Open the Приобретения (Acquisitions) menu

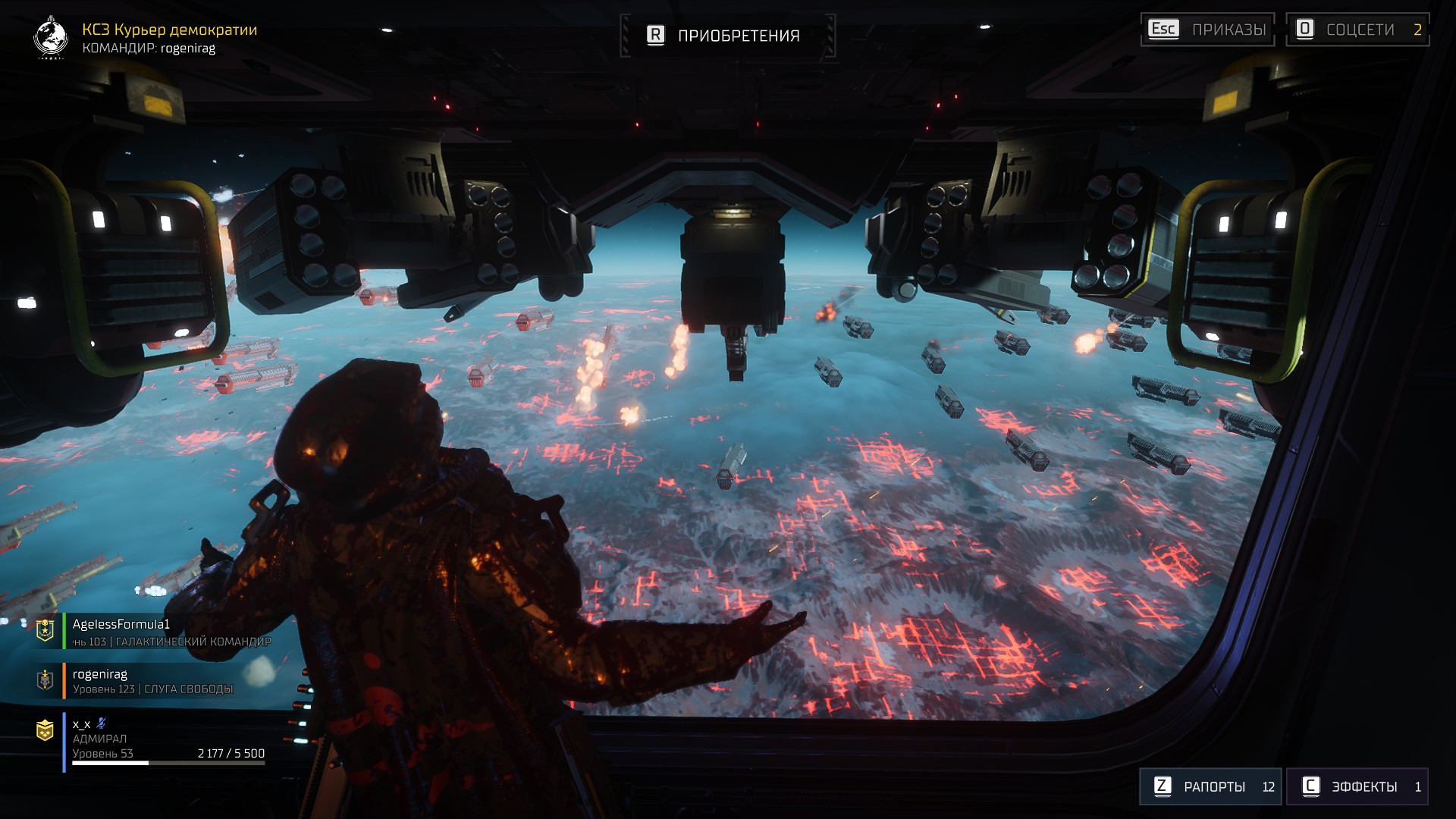[726, 36]
